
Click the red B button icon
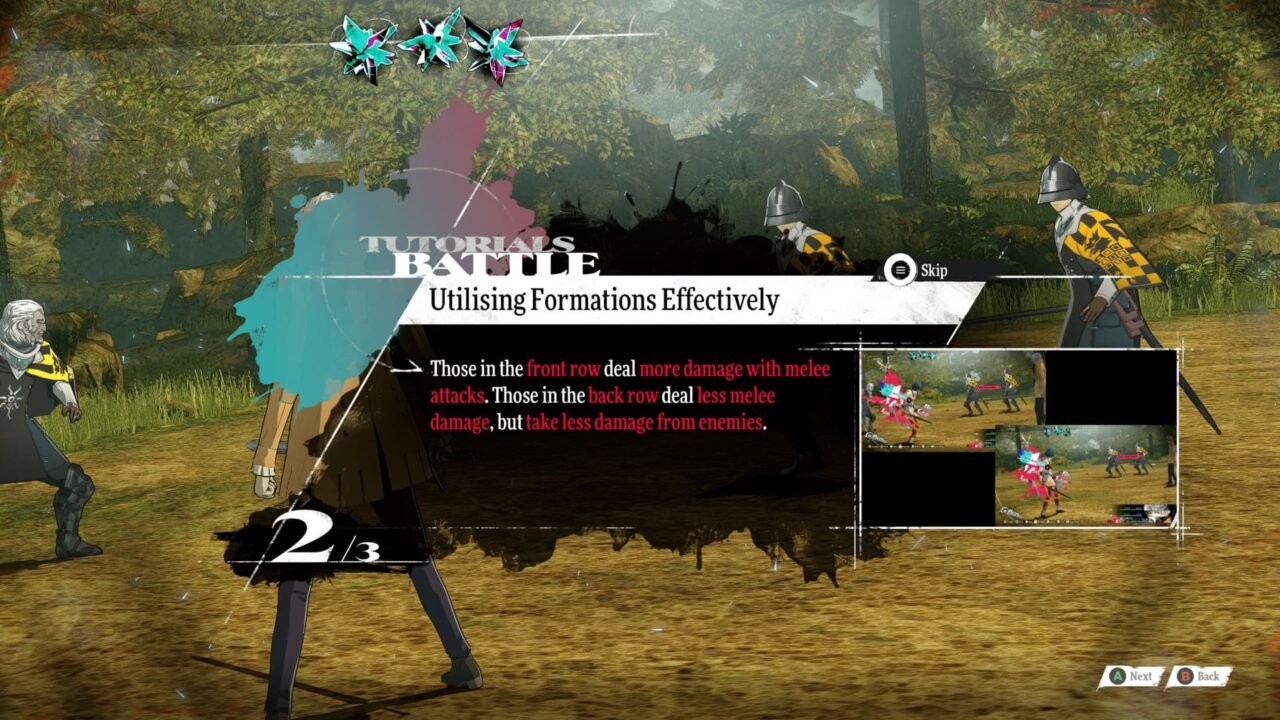pos(1185,676)
